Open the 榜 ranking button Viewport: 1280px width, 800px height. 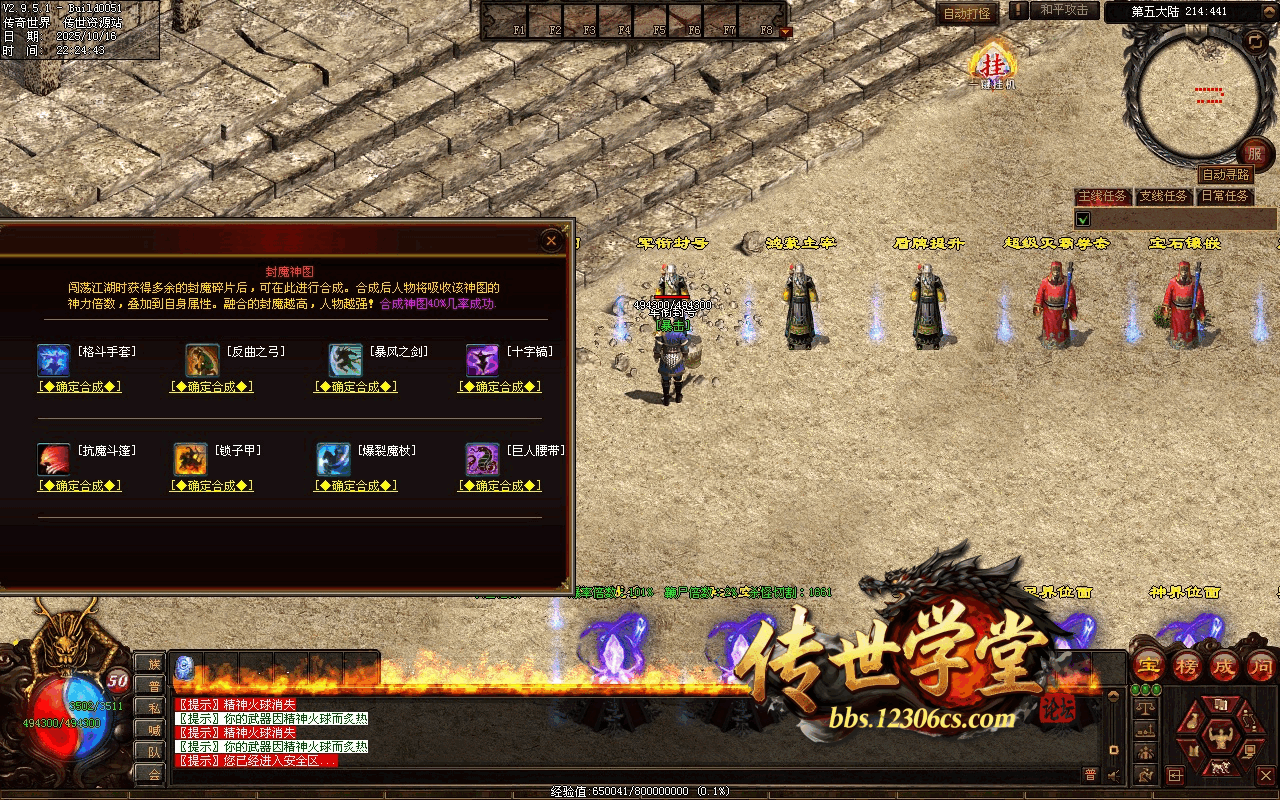1187,665
